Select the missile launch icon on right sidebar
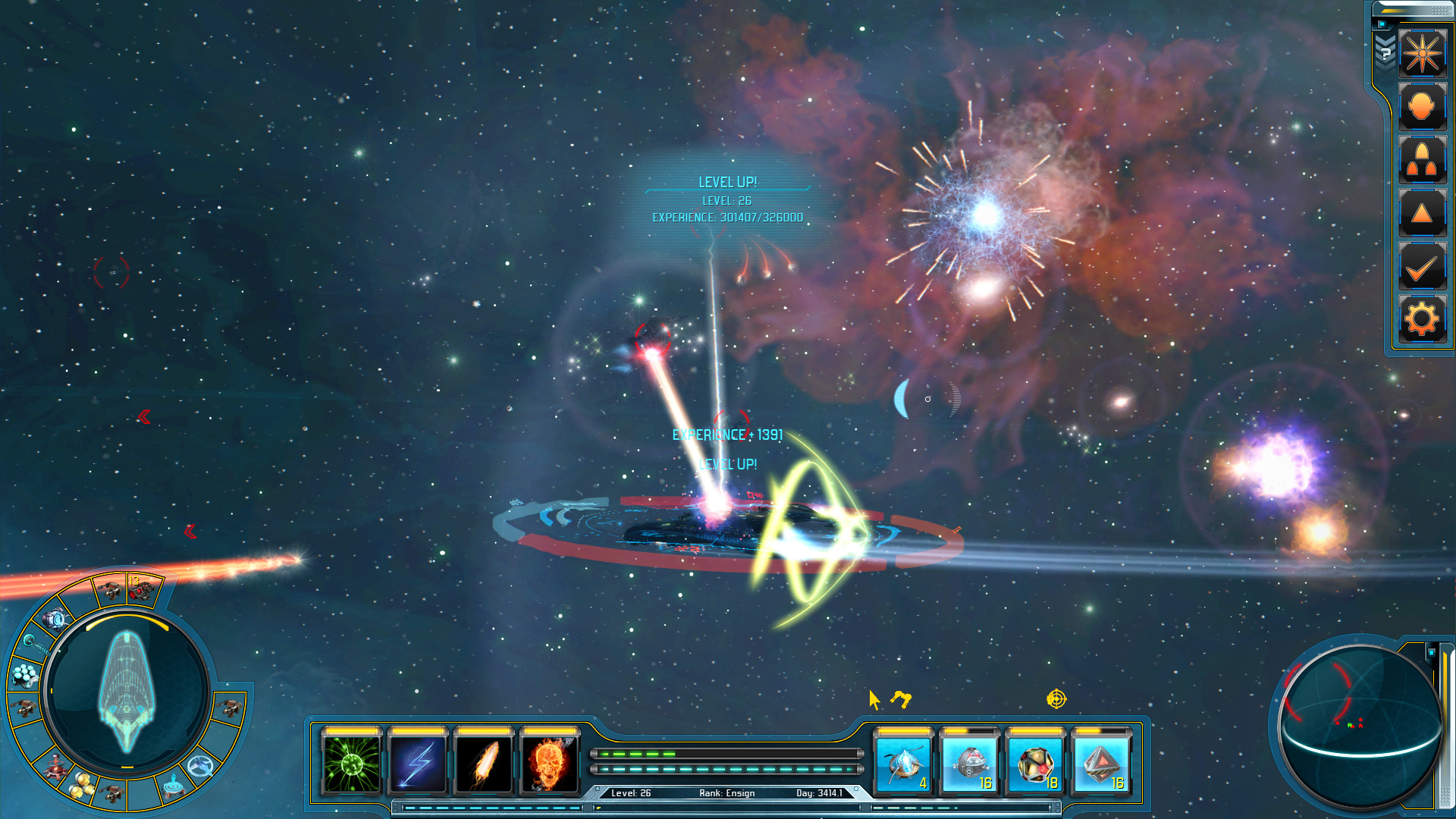 [1423, 160]
